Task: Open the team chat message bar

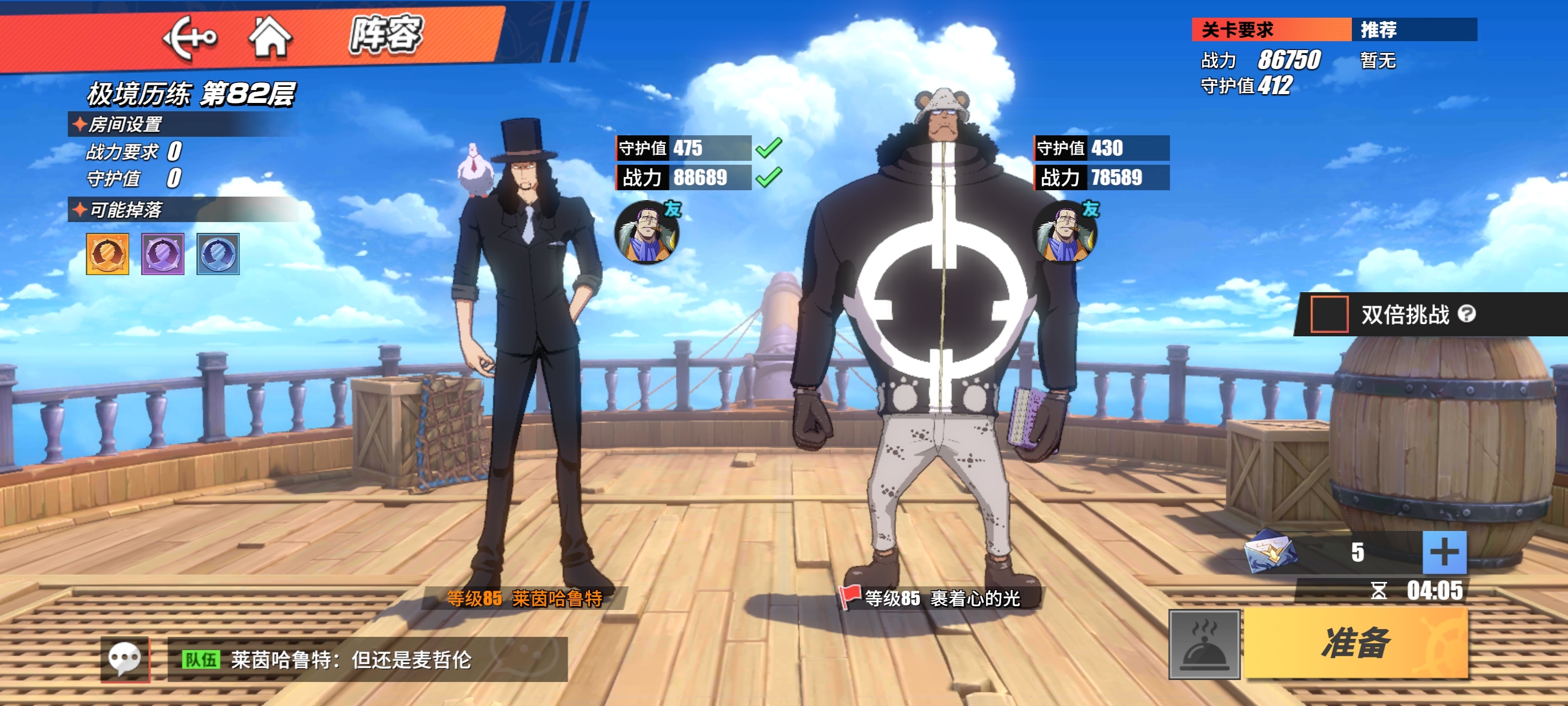Action: coord(367,659)
